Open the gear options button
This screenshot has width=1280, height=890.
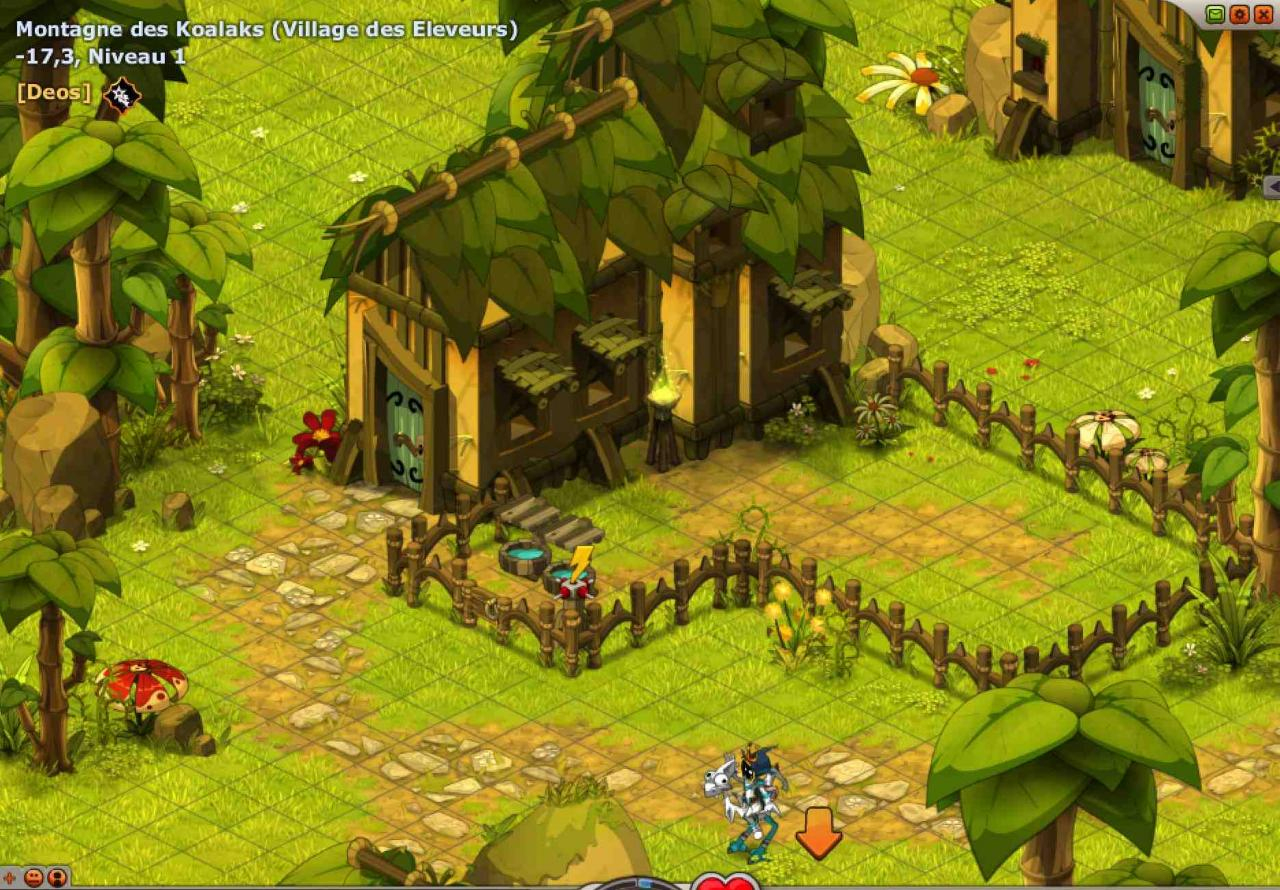tap(1239, 14)
